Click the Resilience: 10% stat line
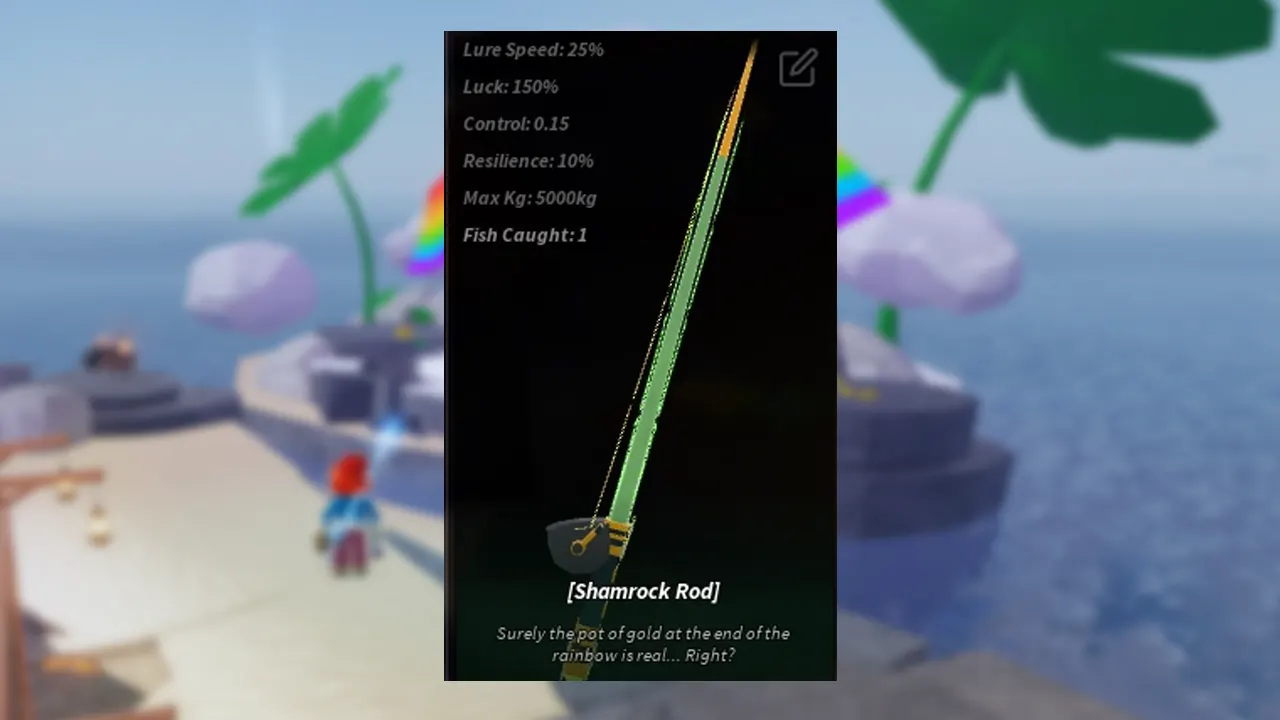The image size is (1280, 720). click(x=528, y=161)
